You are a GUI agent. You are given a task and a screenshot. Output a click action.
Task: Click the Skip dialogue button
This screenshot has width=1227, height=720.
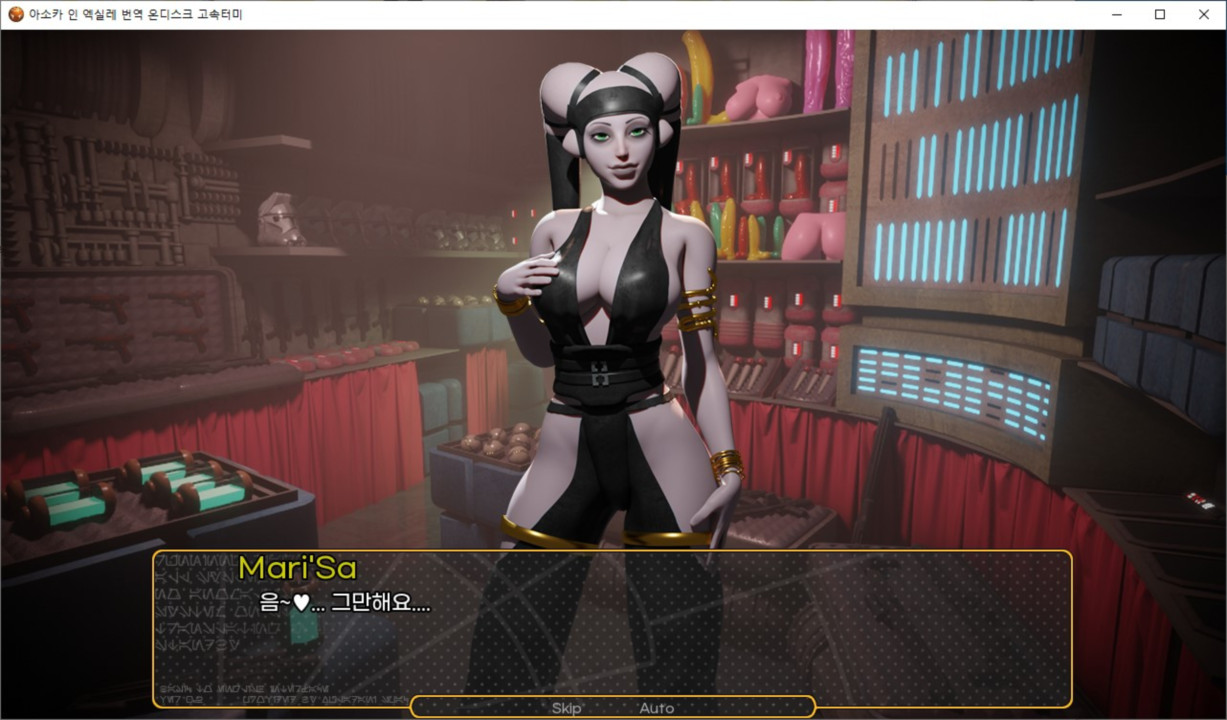pos(567,708)
